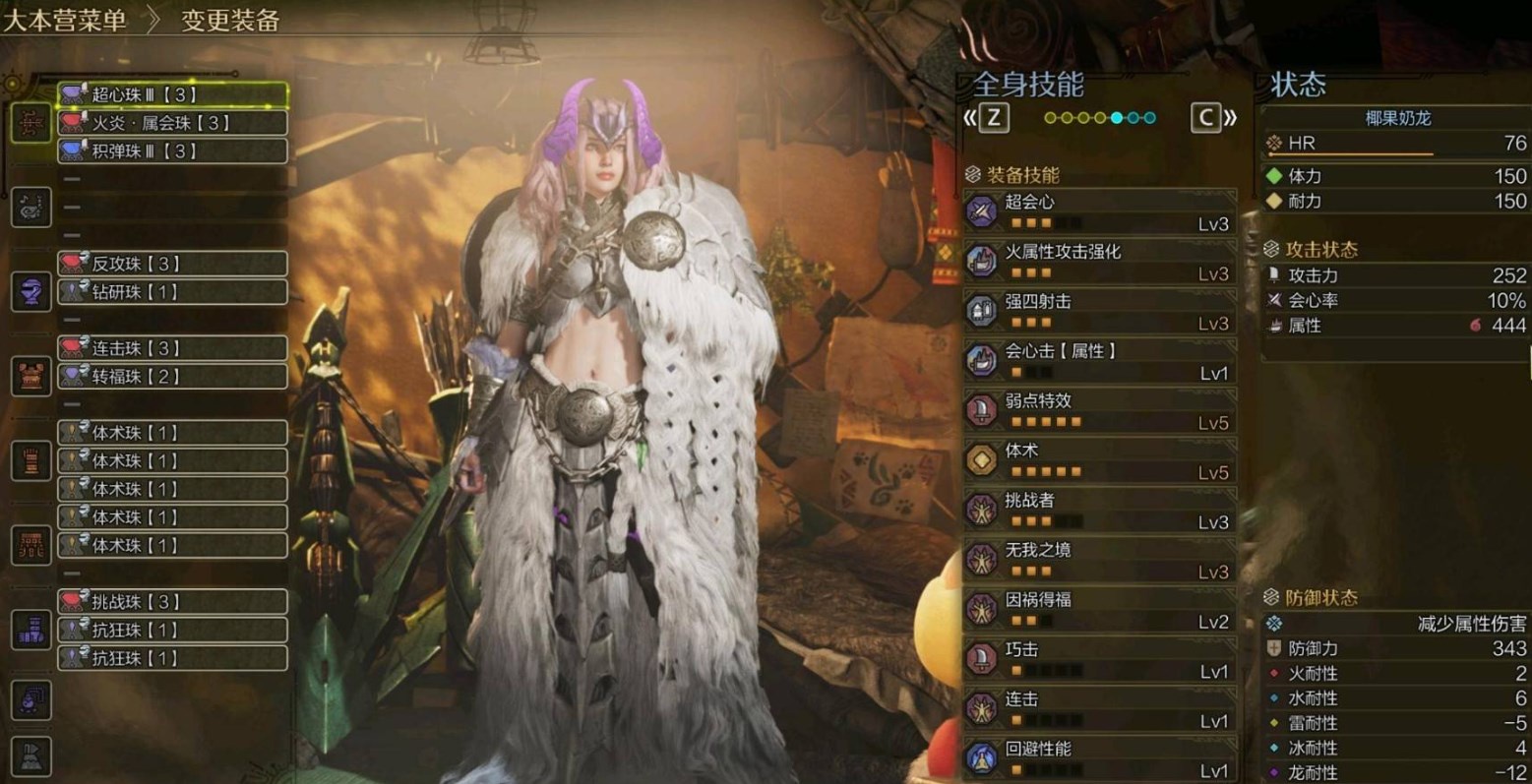Click the 回避性能 skill row
The width and height of the screenshot is (1532, 784).
pos(1100,758)
